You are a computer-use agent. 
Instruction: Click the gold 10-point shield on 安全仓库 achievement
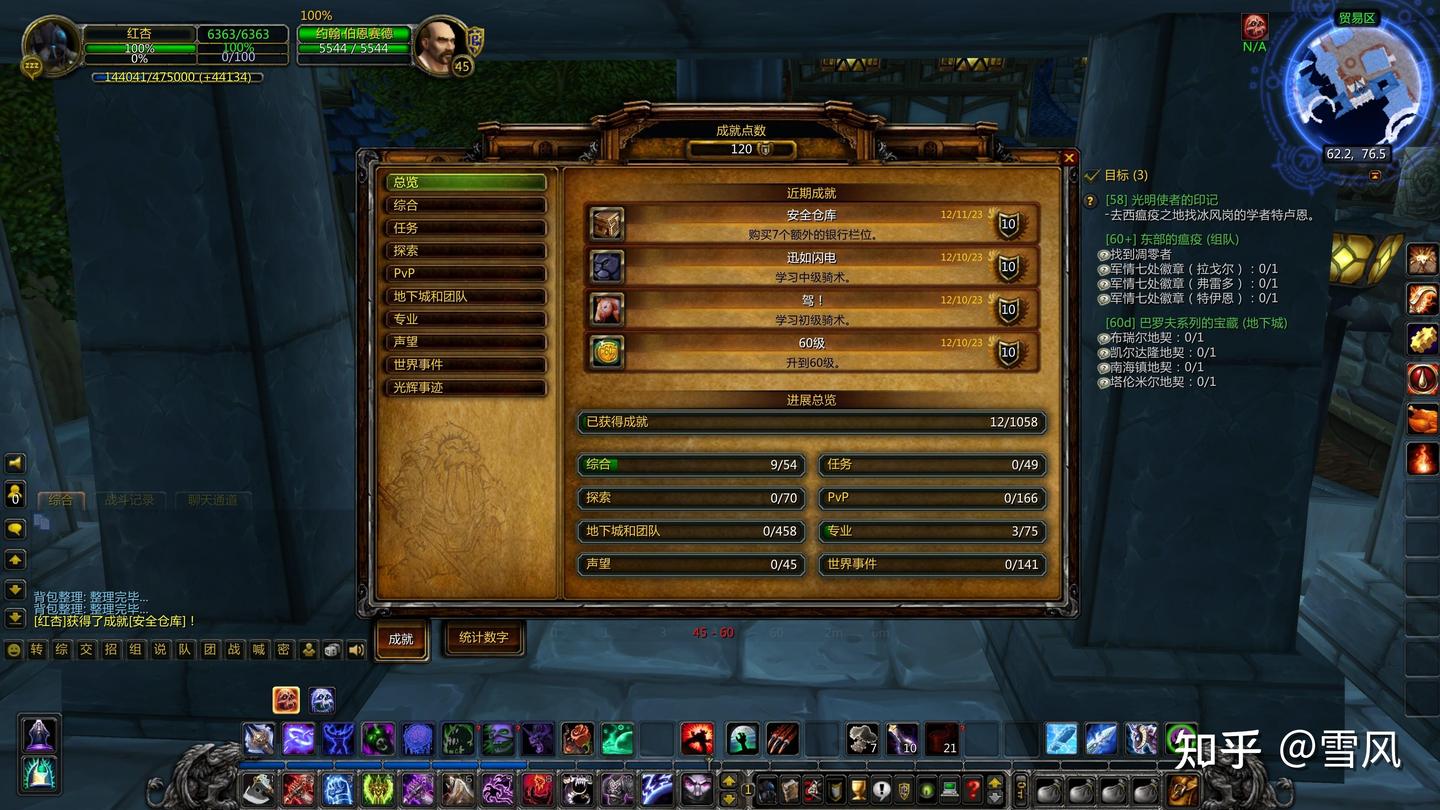[x=1007, y=225]
